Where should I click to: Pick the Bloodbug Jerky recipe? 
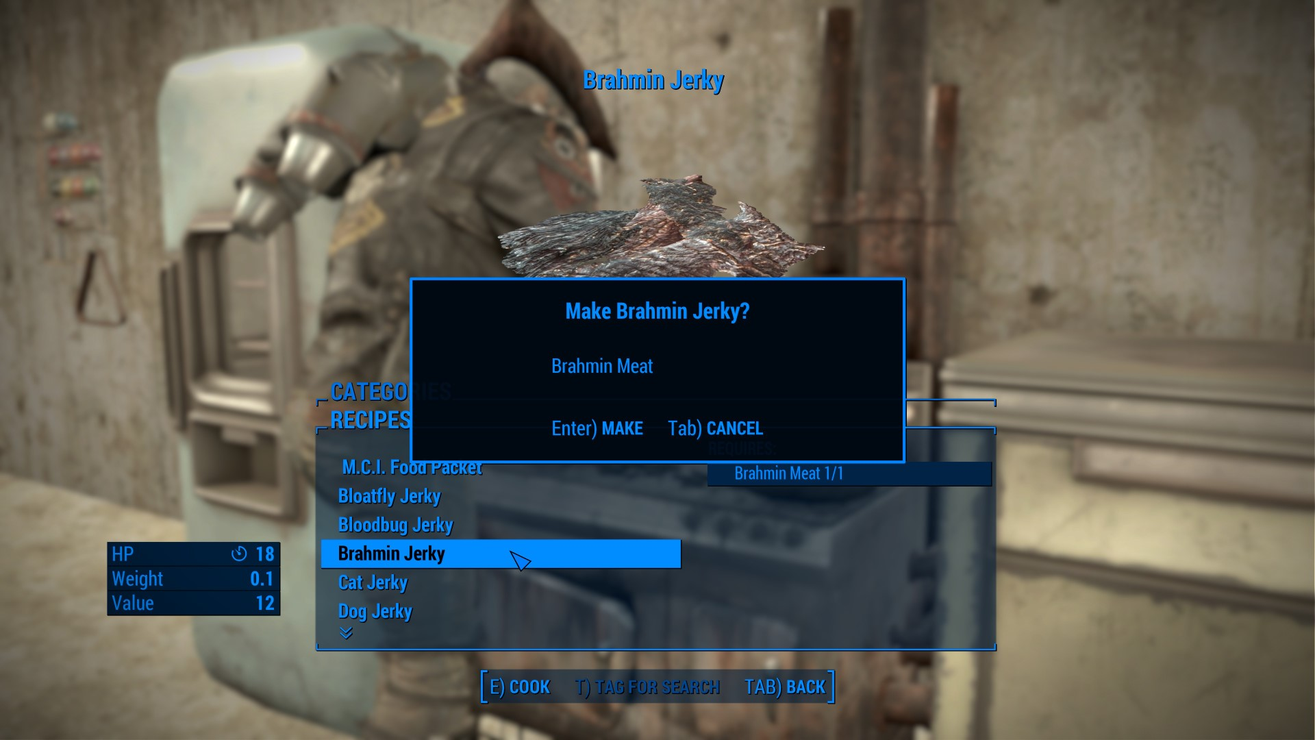(x=395, y=525)
